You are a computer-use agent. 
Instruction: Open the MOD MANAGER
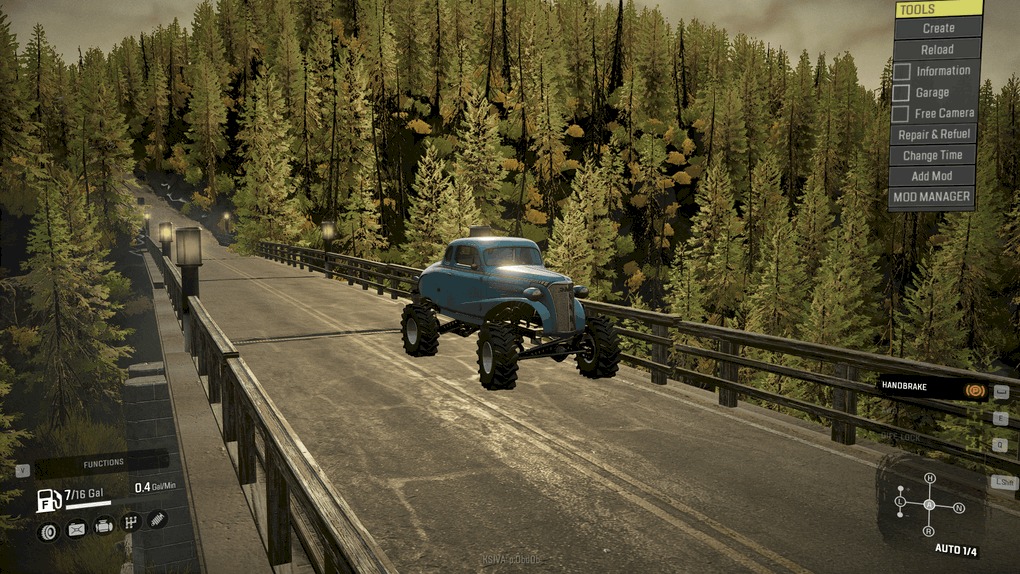pyautogui.click(x=932, y=197)
